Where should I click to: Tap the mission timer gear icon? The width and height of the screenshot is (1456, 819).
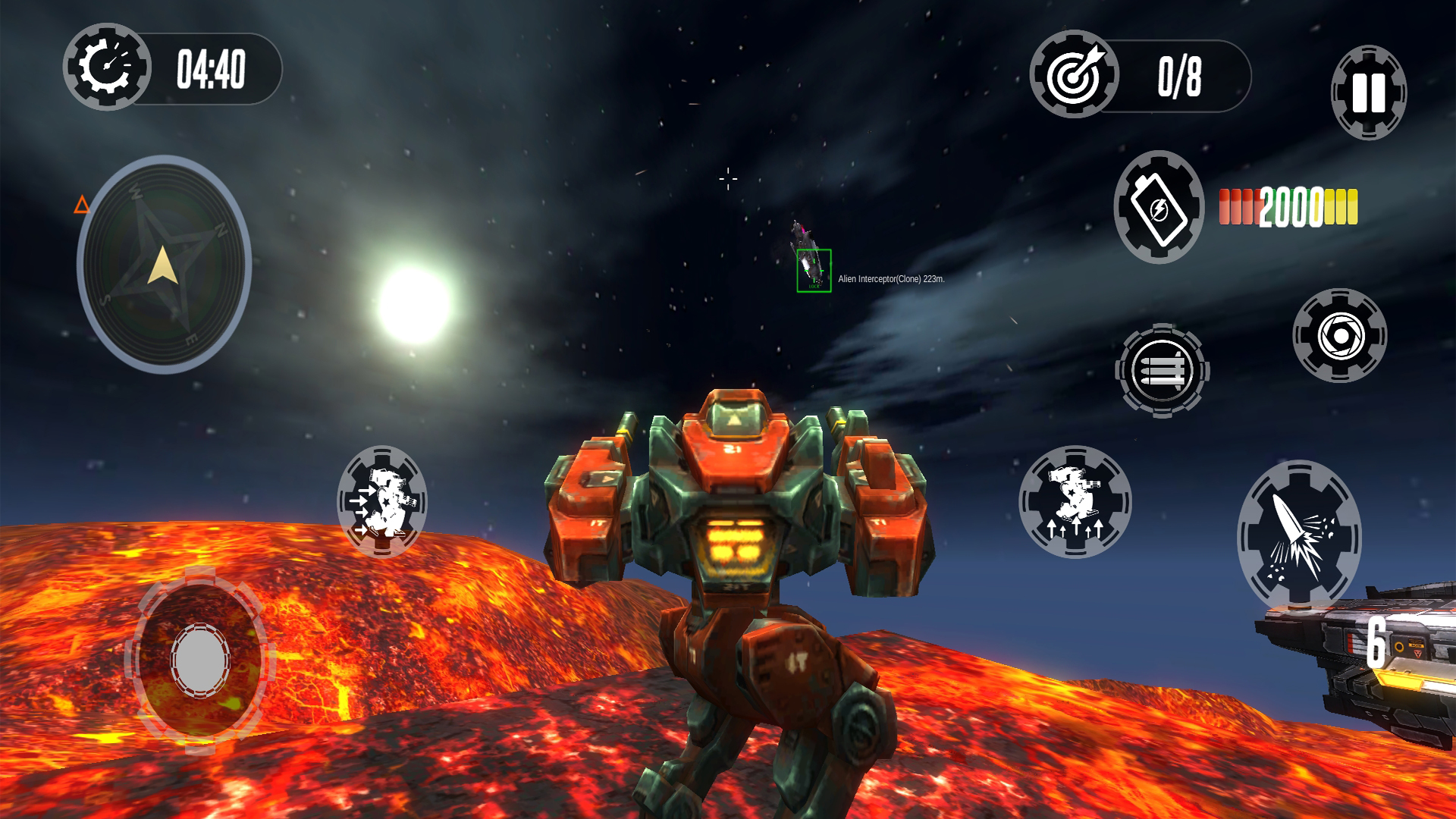point(107,70)
